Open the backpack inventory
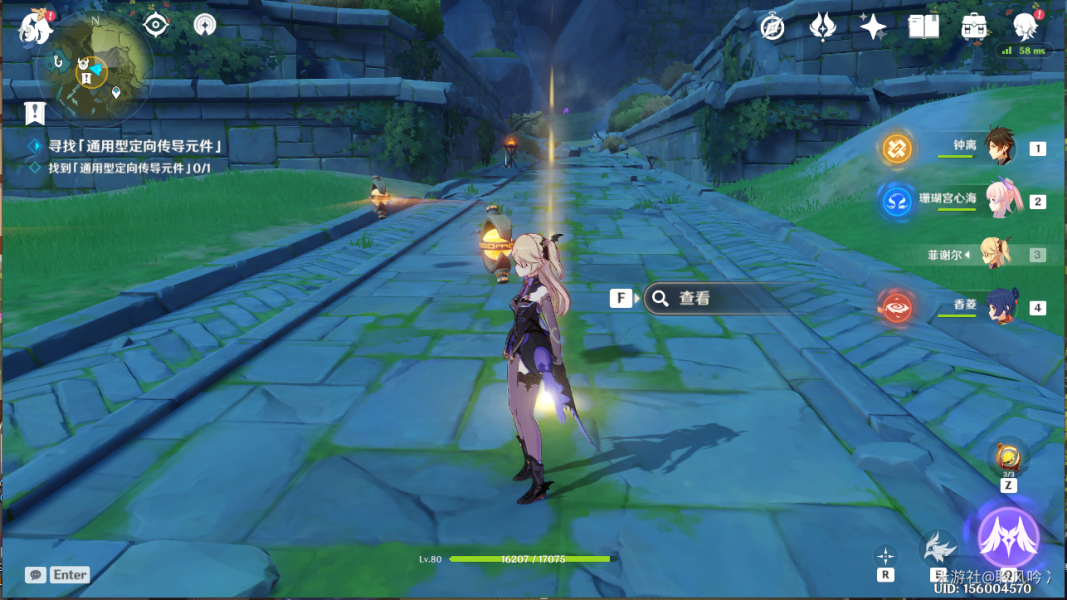Screen dimensions: 1067x600 (x=973, y=27)
